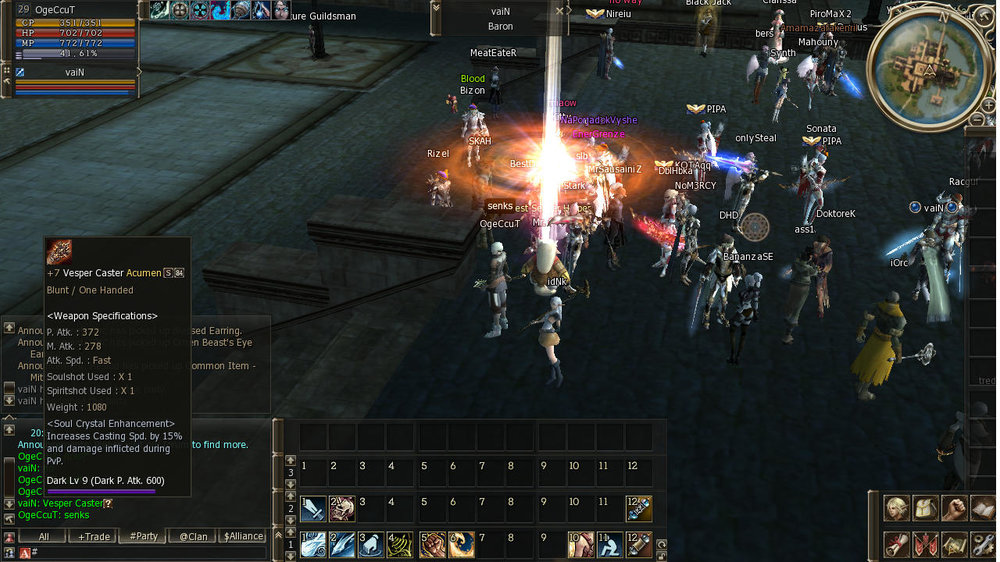Open the clan banners icon
This screenshot has width=1000, height=562.
tap(926, 544)
